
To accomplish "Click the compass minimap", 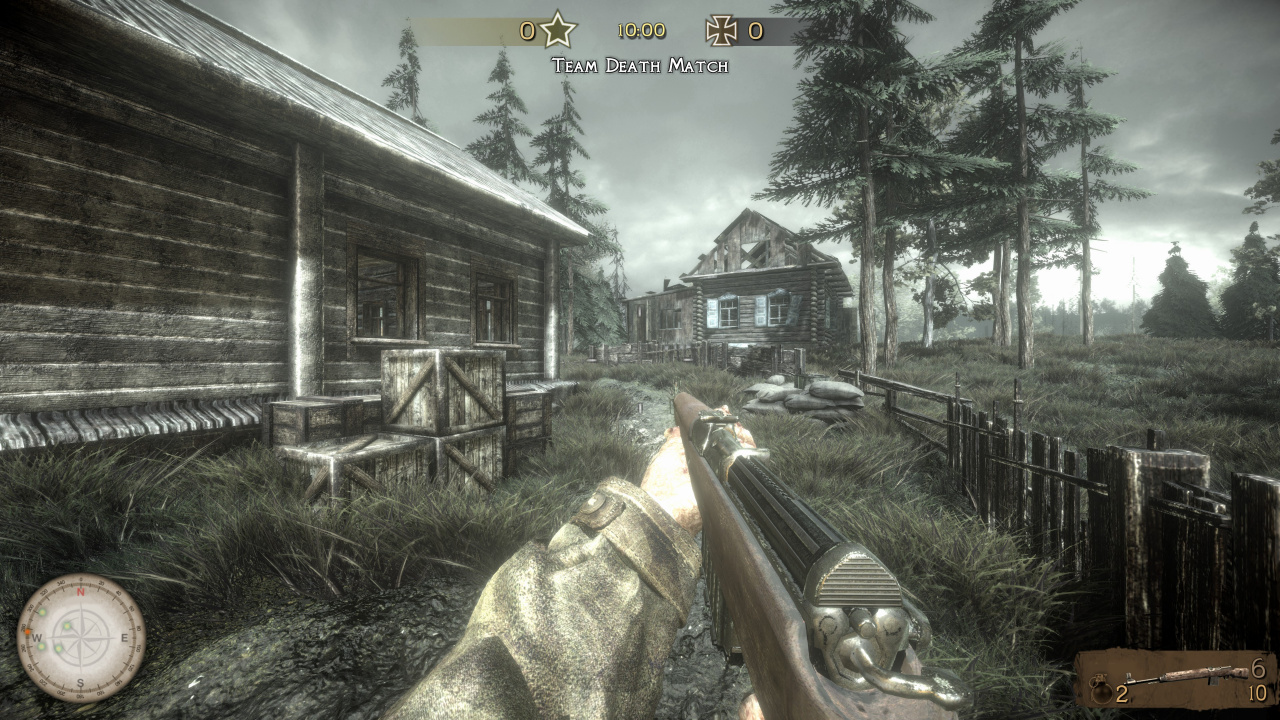I will 81,638.
